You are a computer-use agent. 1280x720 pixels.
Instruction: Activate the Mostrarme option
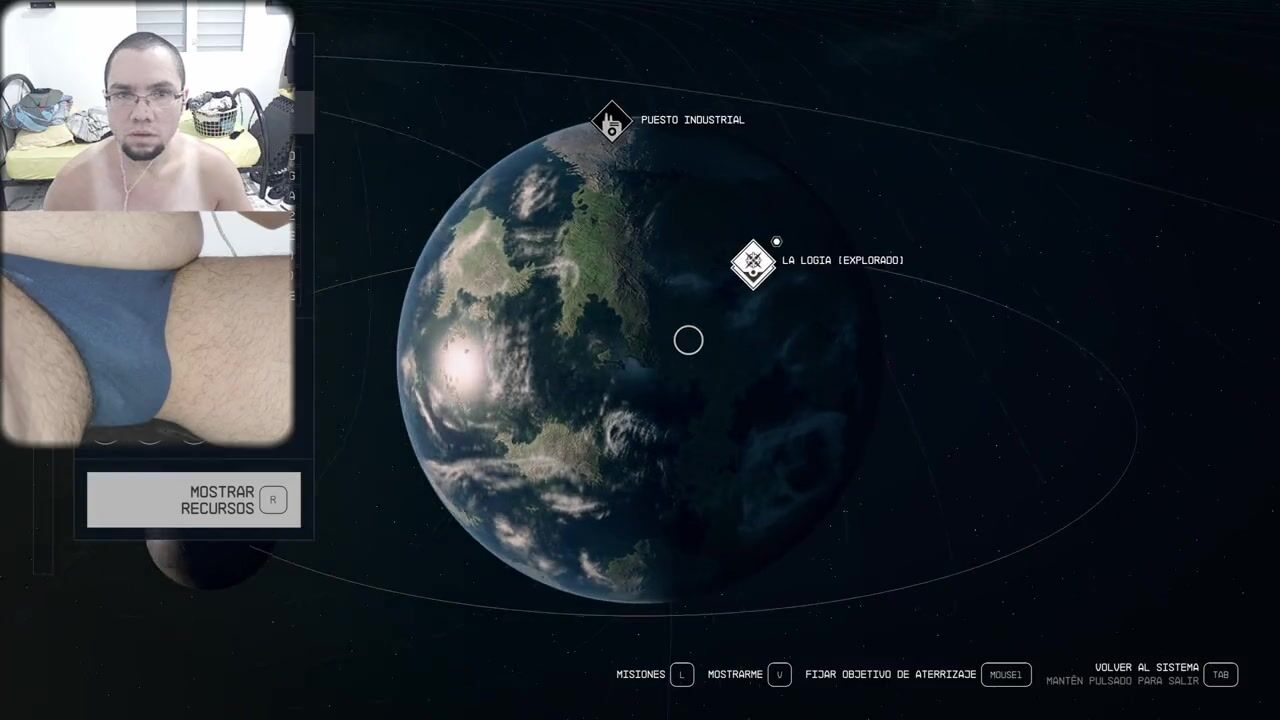click(749, 675)
